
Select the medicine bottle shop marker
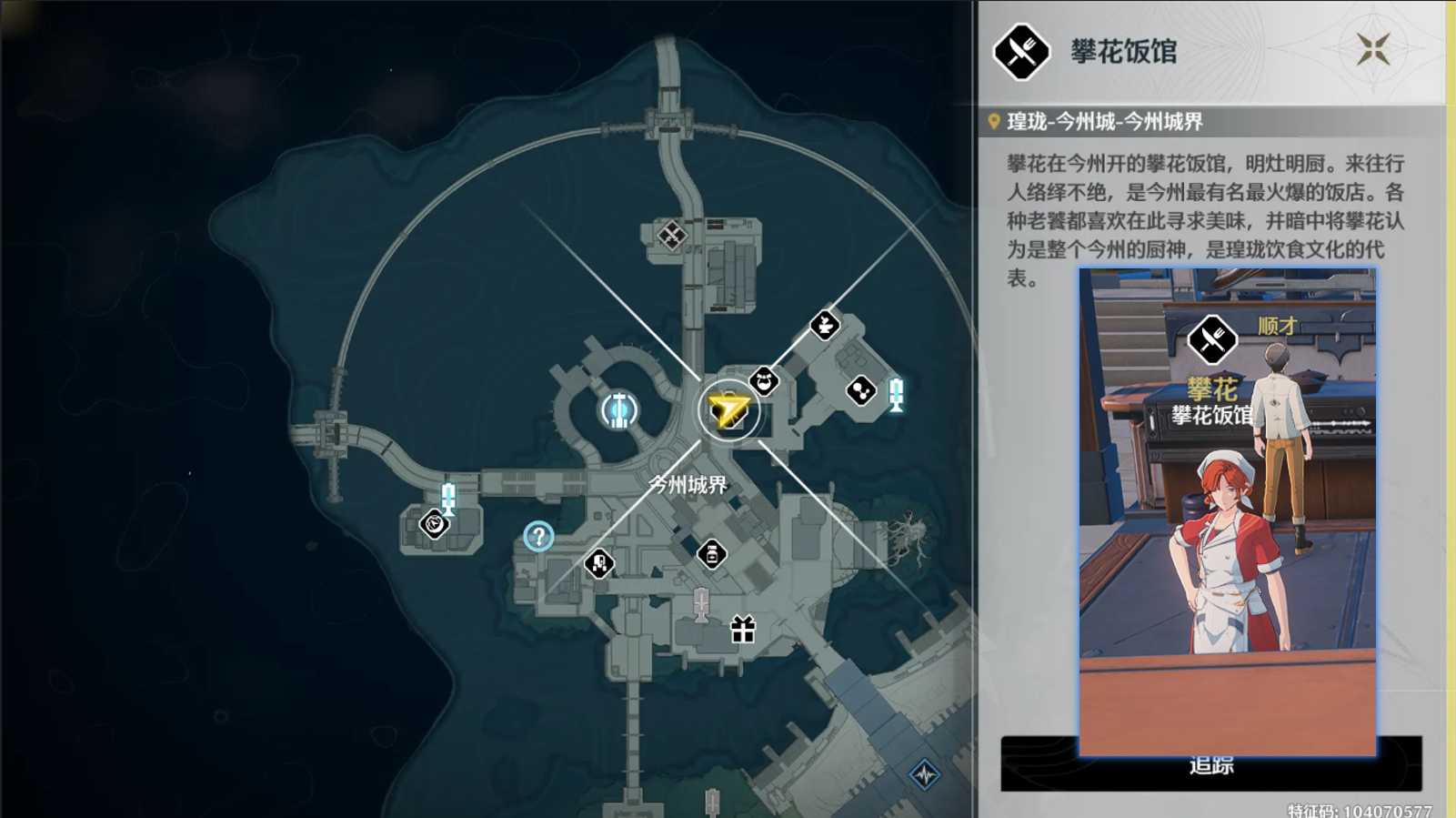(x=712, y=553)
